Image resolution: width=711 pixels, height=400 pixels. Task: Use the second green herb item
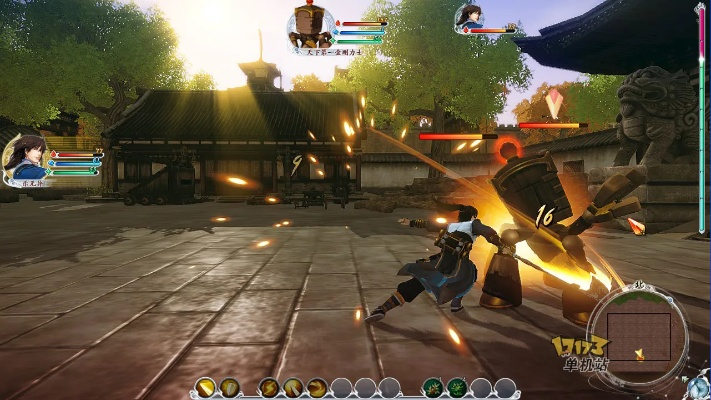tap(457, 387)
